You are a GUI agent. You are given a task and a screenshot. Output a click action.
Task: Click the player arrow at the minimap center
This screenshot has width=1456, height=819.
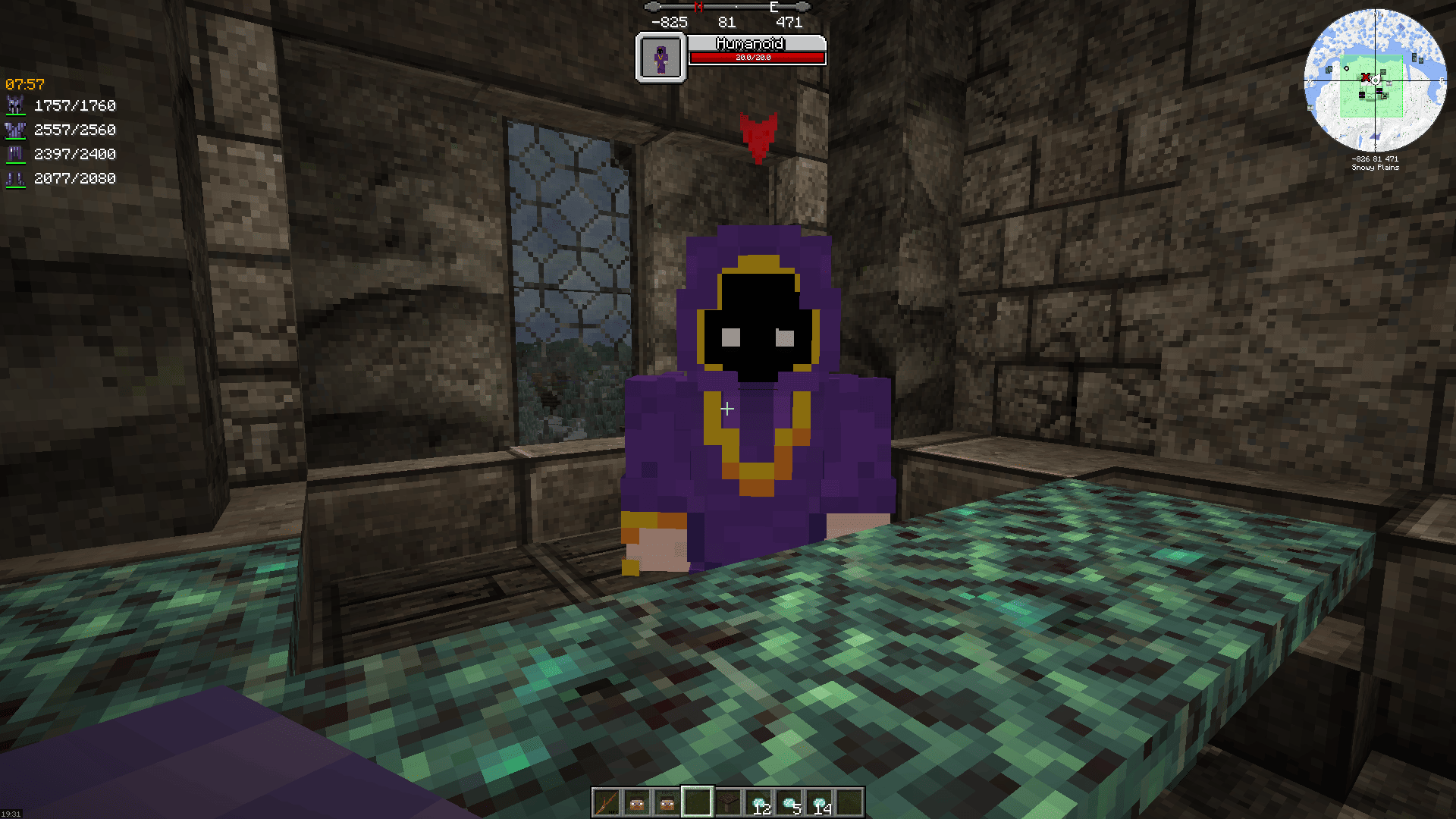coord(1376,79)
